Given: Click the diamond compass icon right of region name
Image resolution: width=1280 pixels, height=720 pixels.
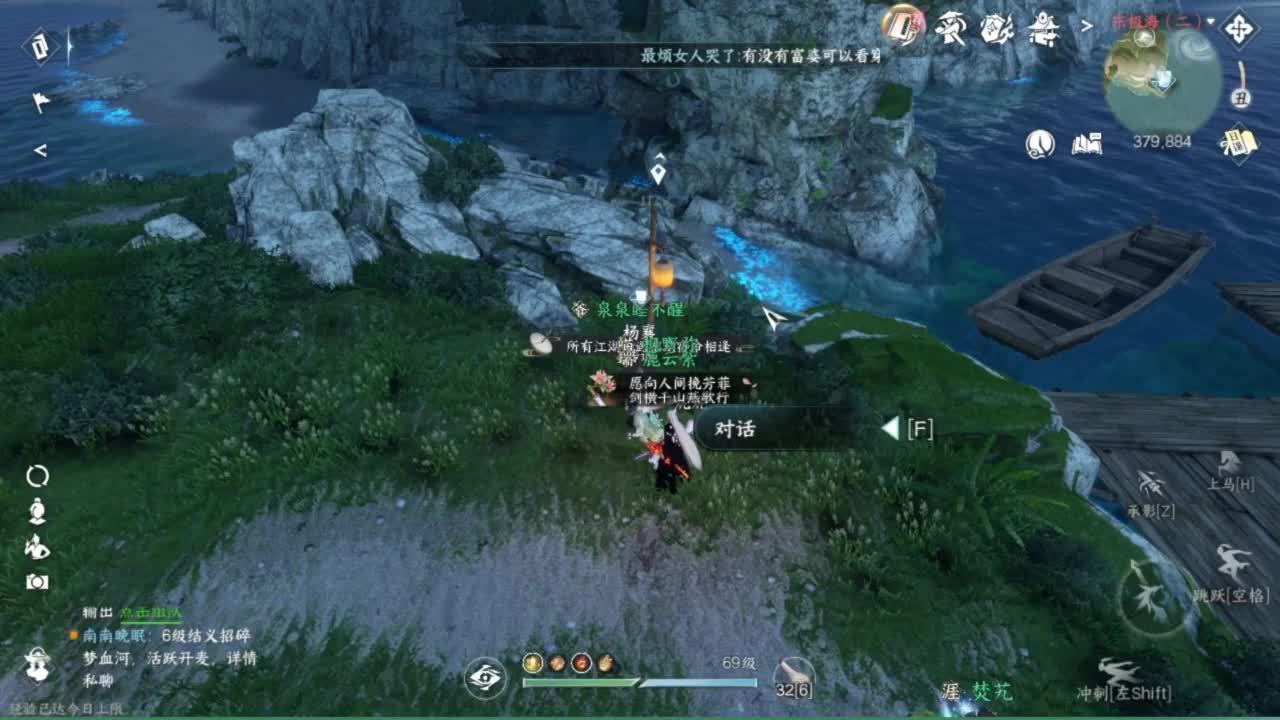Looking at the screenshot, I should (1239, 29).
